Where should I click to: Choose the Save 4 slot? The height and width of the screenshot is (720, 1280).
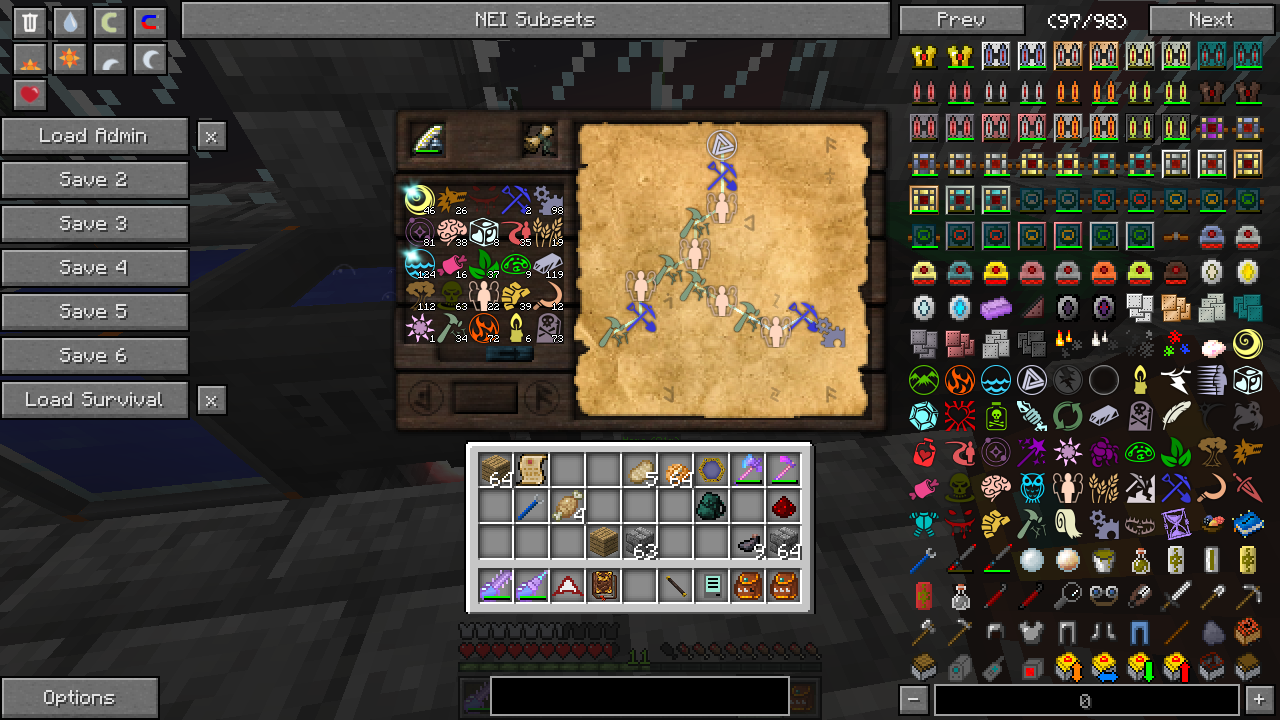(x=94, y=268)
